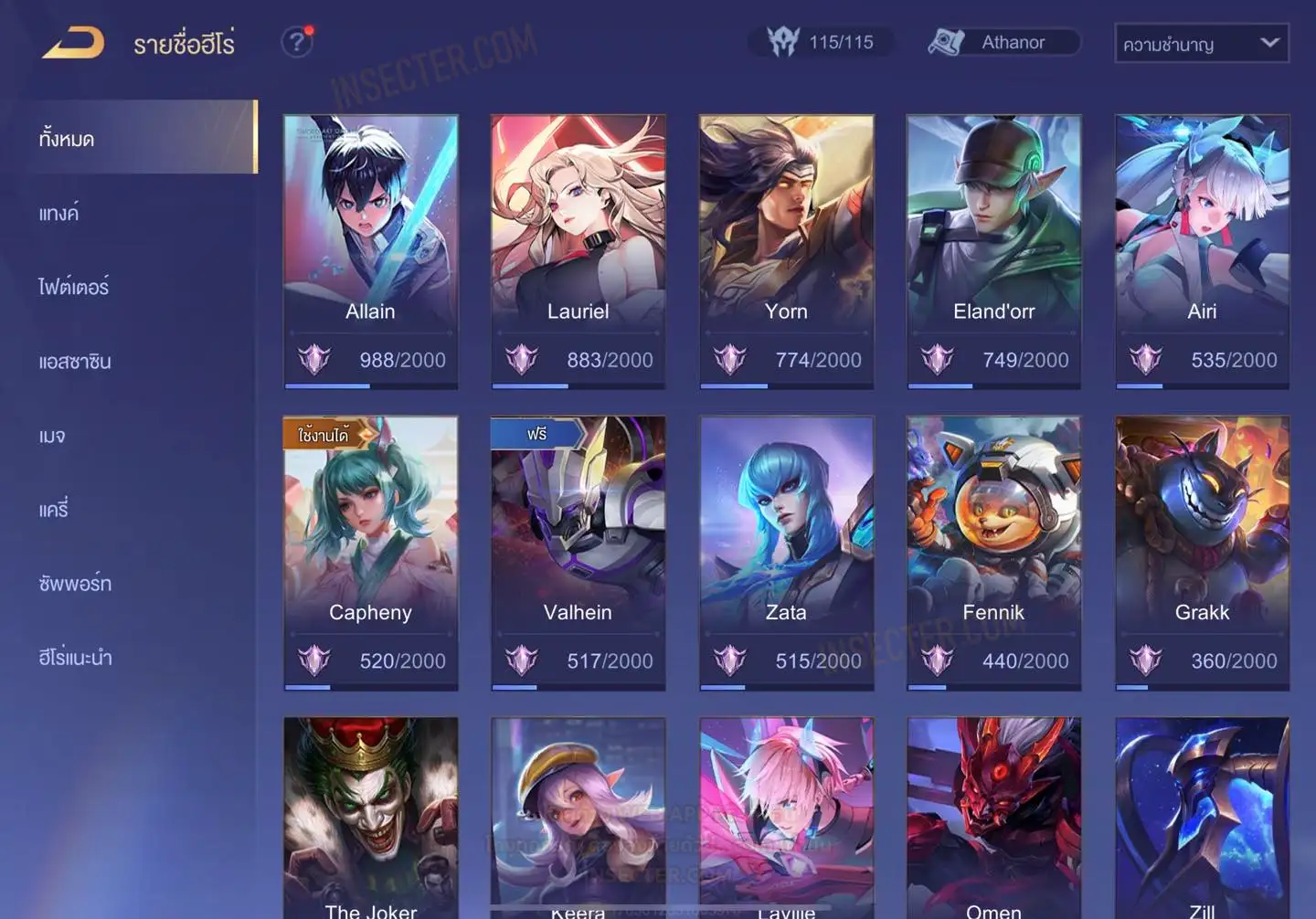Open the ฮีโร่แนะนำ recommended heroes tab
Image resolution: width=1316 pixels, height=919 pixels.
pos(75,658)
